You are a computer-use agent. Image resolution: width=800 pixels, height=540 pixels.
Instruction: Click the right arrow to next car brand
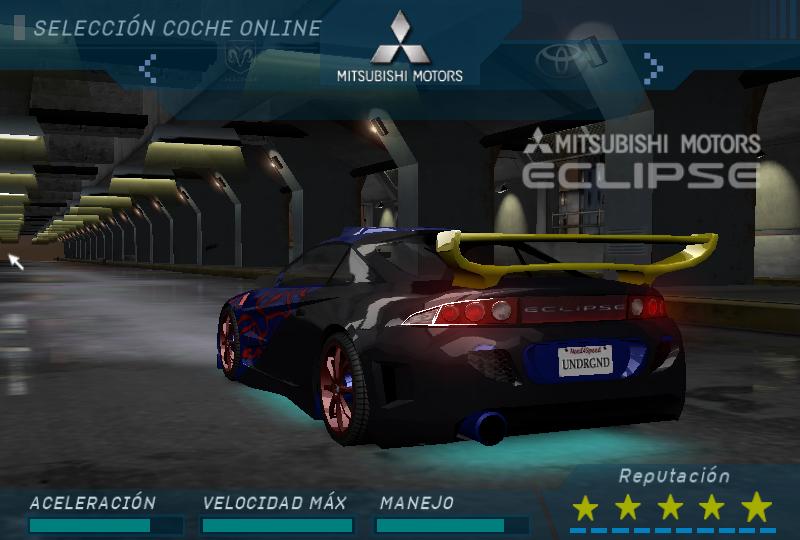pyautogui.click(x=653, y=67)
